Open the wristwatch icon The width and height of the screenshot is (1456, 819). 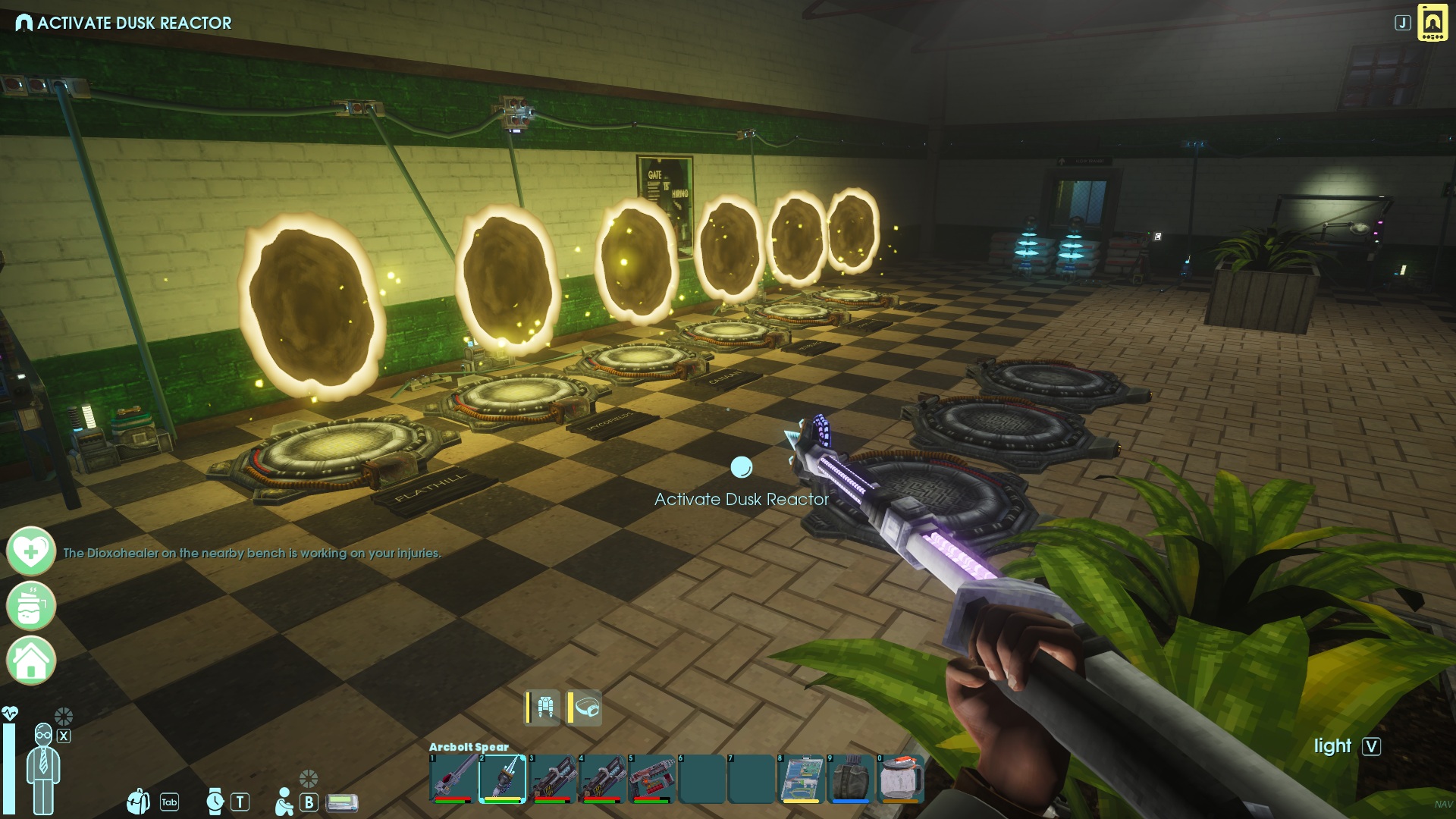pos(215,801)
